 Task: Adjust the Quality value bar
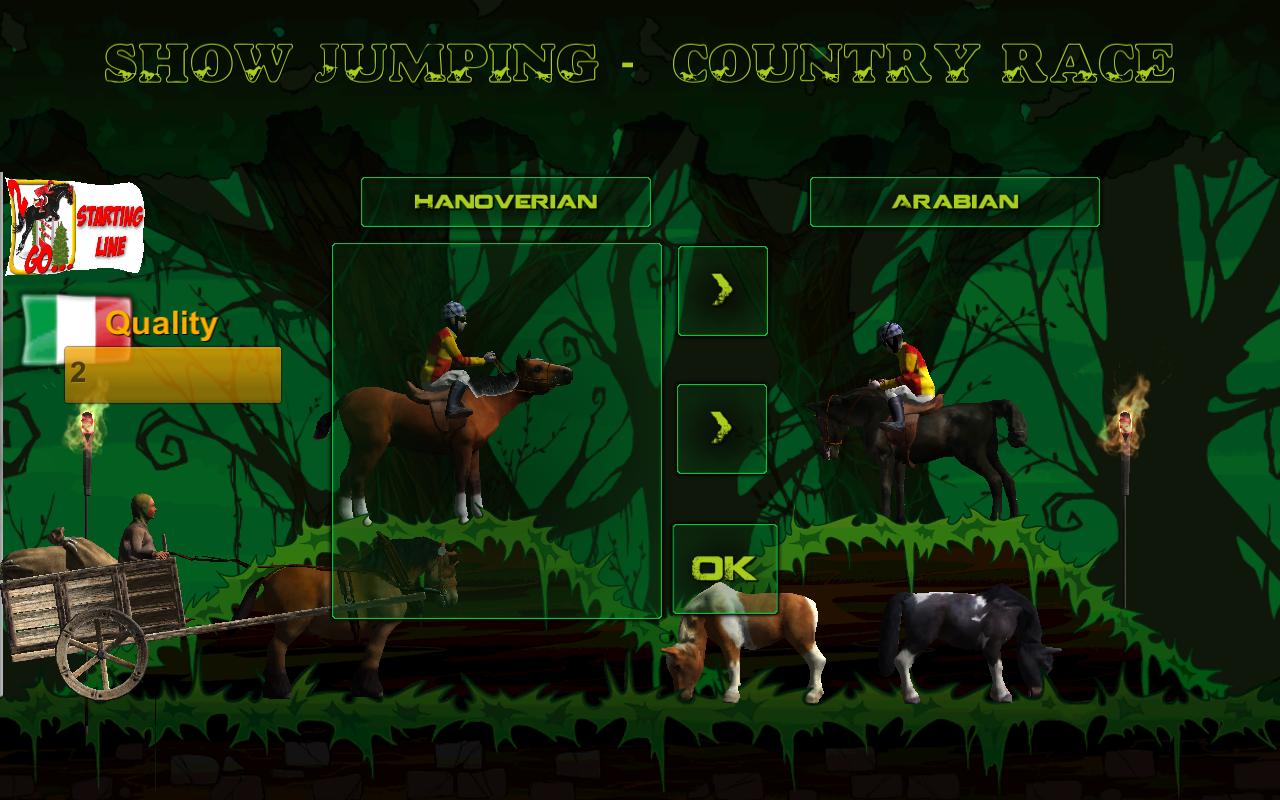(172, 375)
